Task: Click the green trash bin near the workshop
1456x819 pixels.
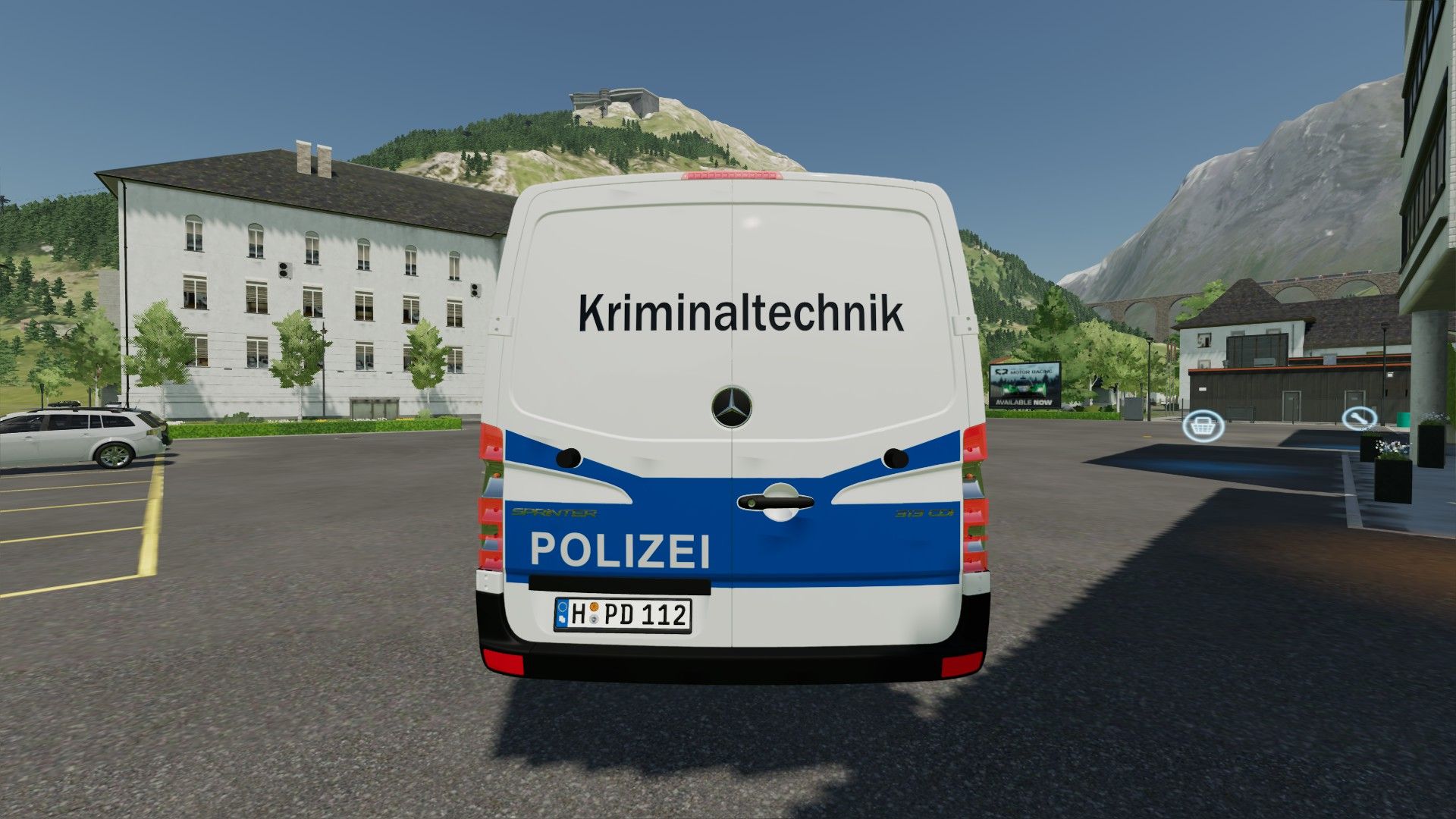Action: point(1403,419)
